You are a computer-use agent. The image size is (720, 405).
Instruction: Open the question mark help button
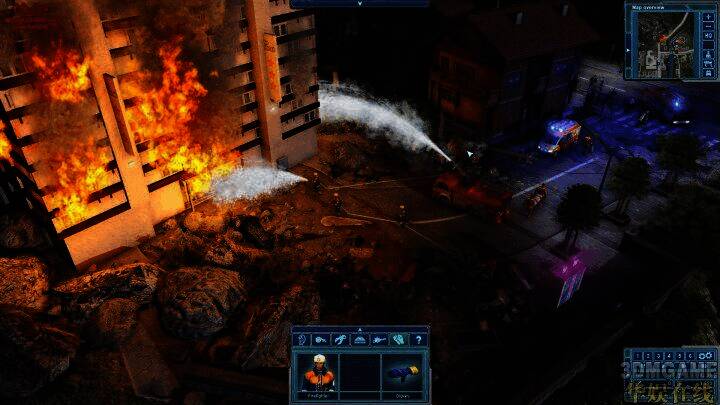418,340
